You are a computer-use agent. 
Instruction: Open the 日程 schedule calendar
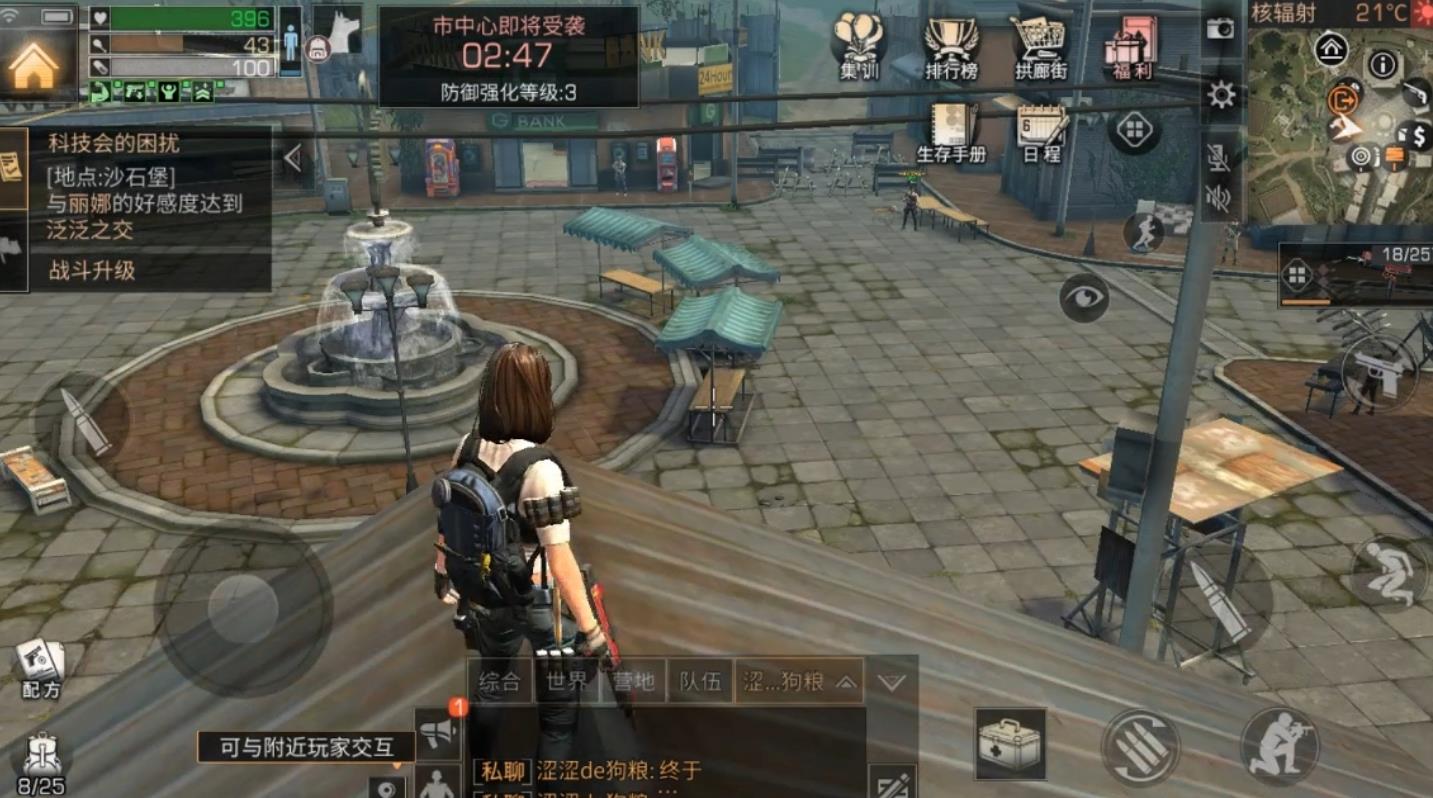coord(1041,133)
